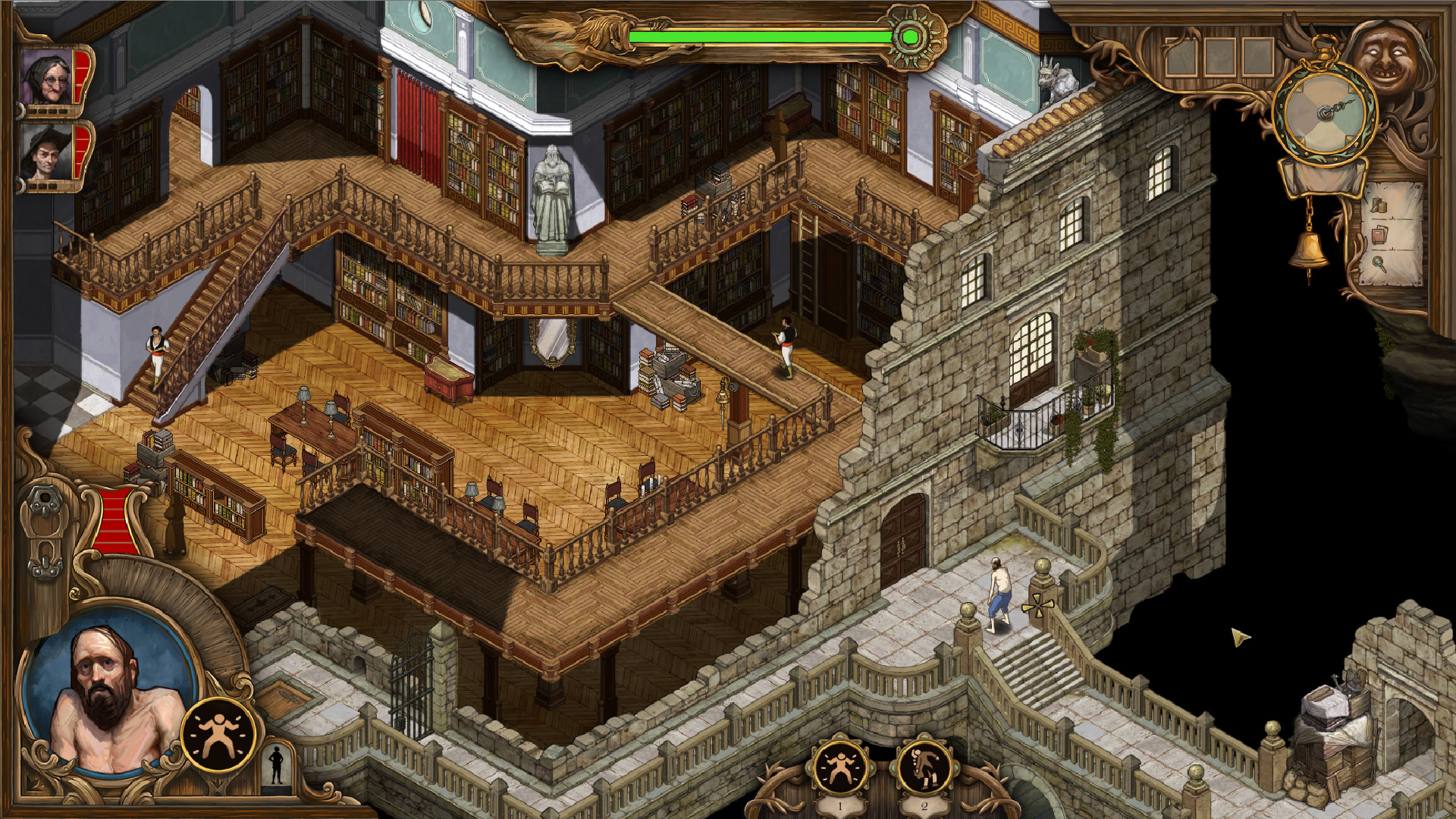
Task: Click the sun emblem ending the health bar
Action: [912, 34]
